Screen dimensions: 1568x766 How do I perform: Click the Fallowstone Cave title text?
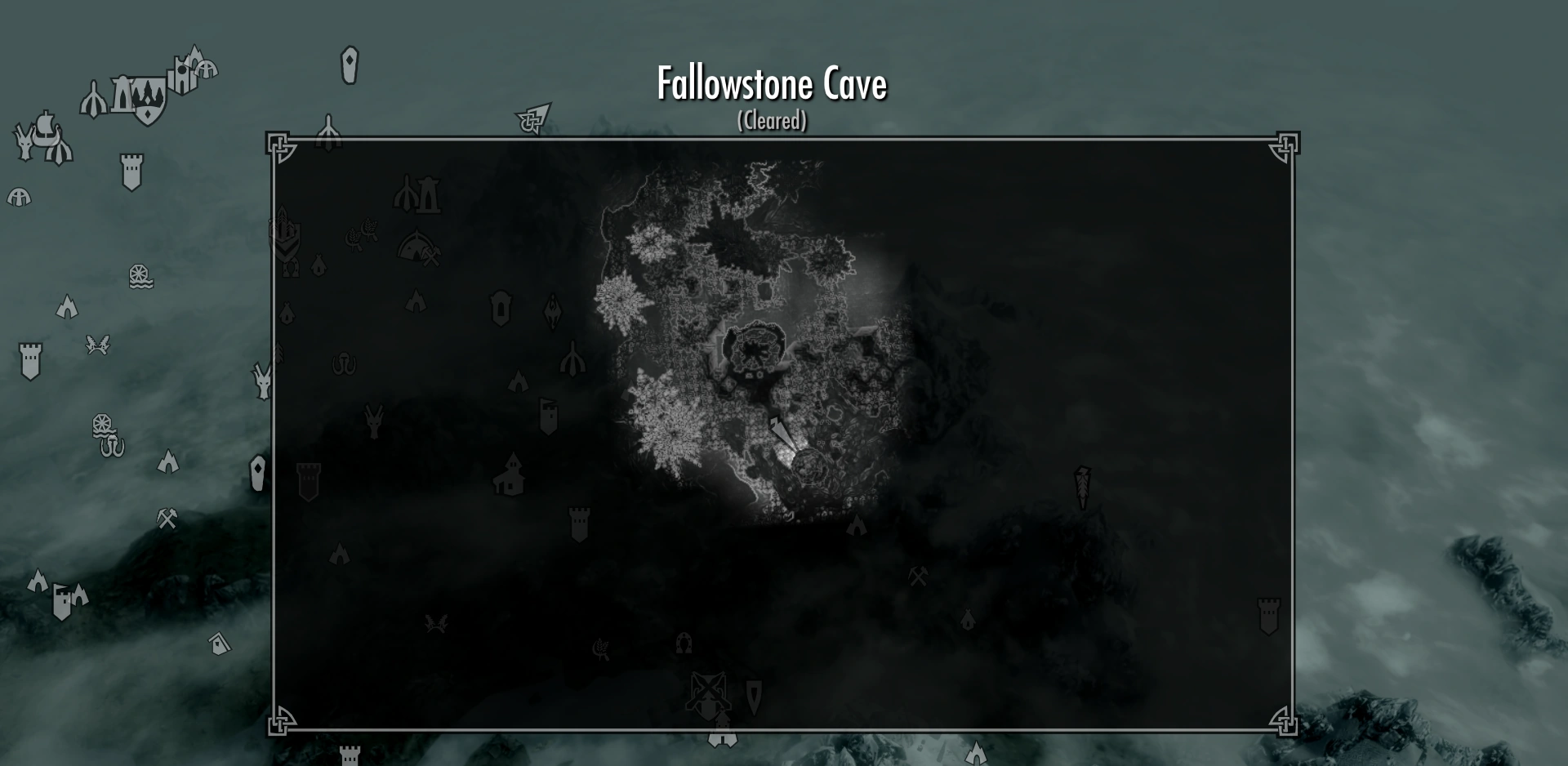pos(771,84)
